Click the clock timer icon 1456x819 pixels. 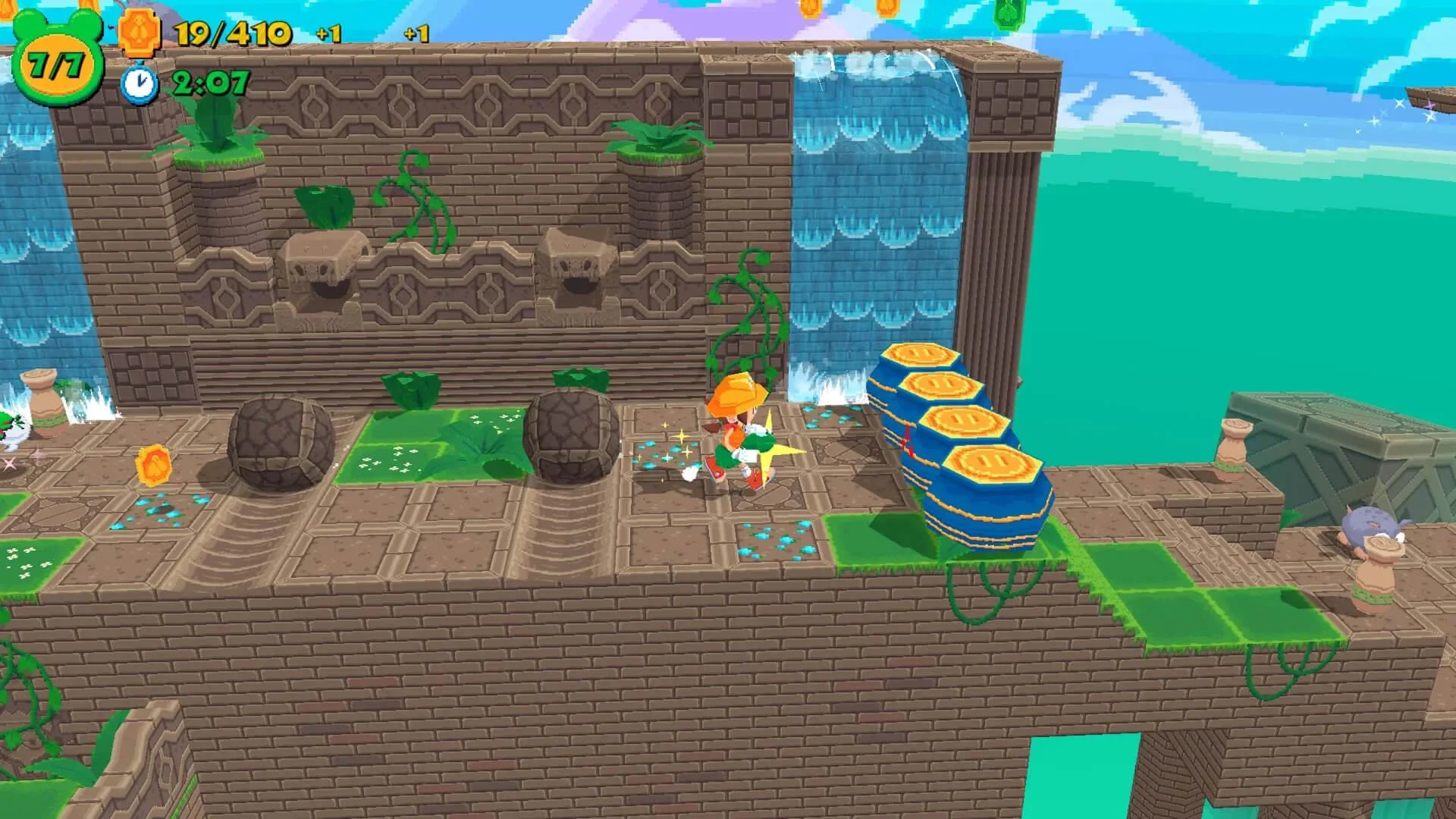coord(138,83)
